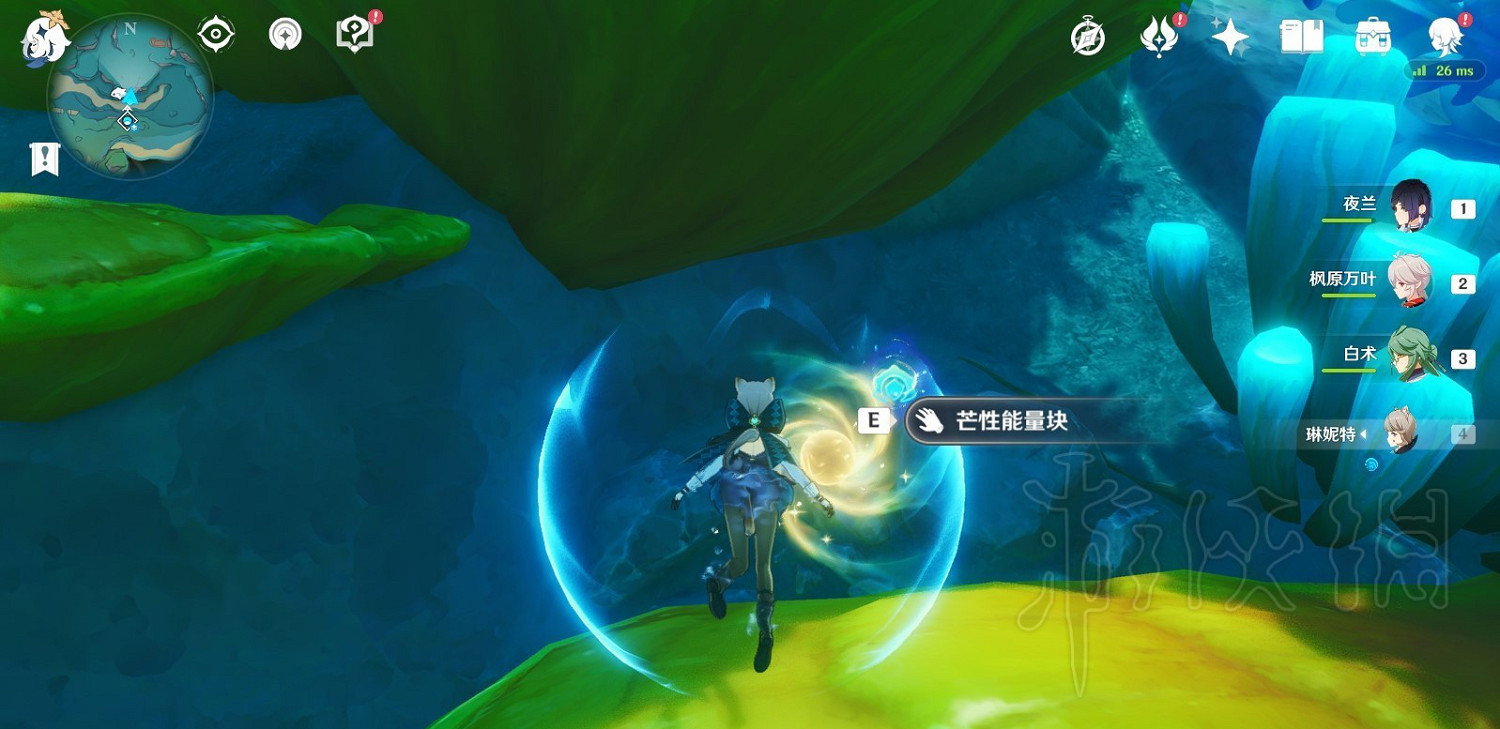Open the Wish menu star icon
This screenshot has width=1500, height=729.
click(1228, 37)
